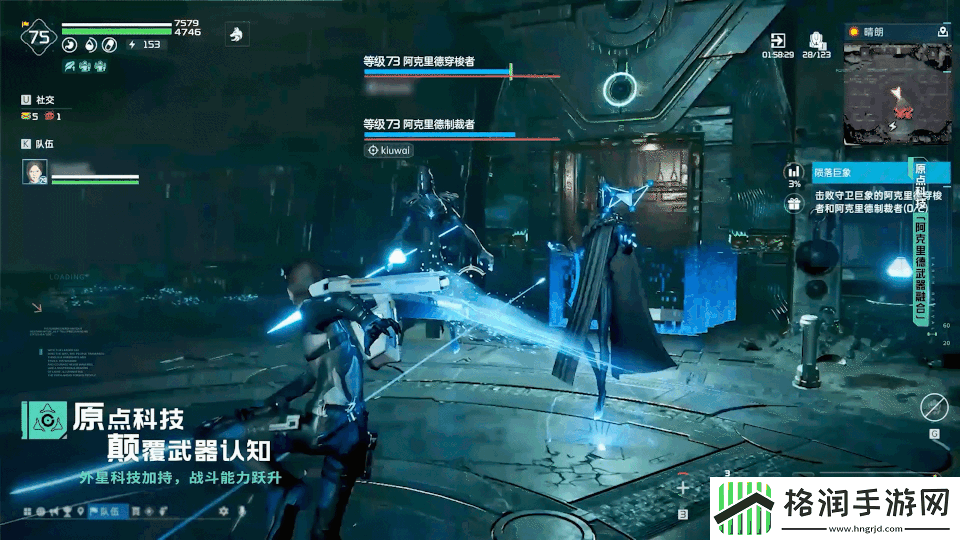Image resolution: width=960 pixels, height=540 pixels.
Task: Select the 陨落巨象 quest tracker header
Action: click(860, 173)
